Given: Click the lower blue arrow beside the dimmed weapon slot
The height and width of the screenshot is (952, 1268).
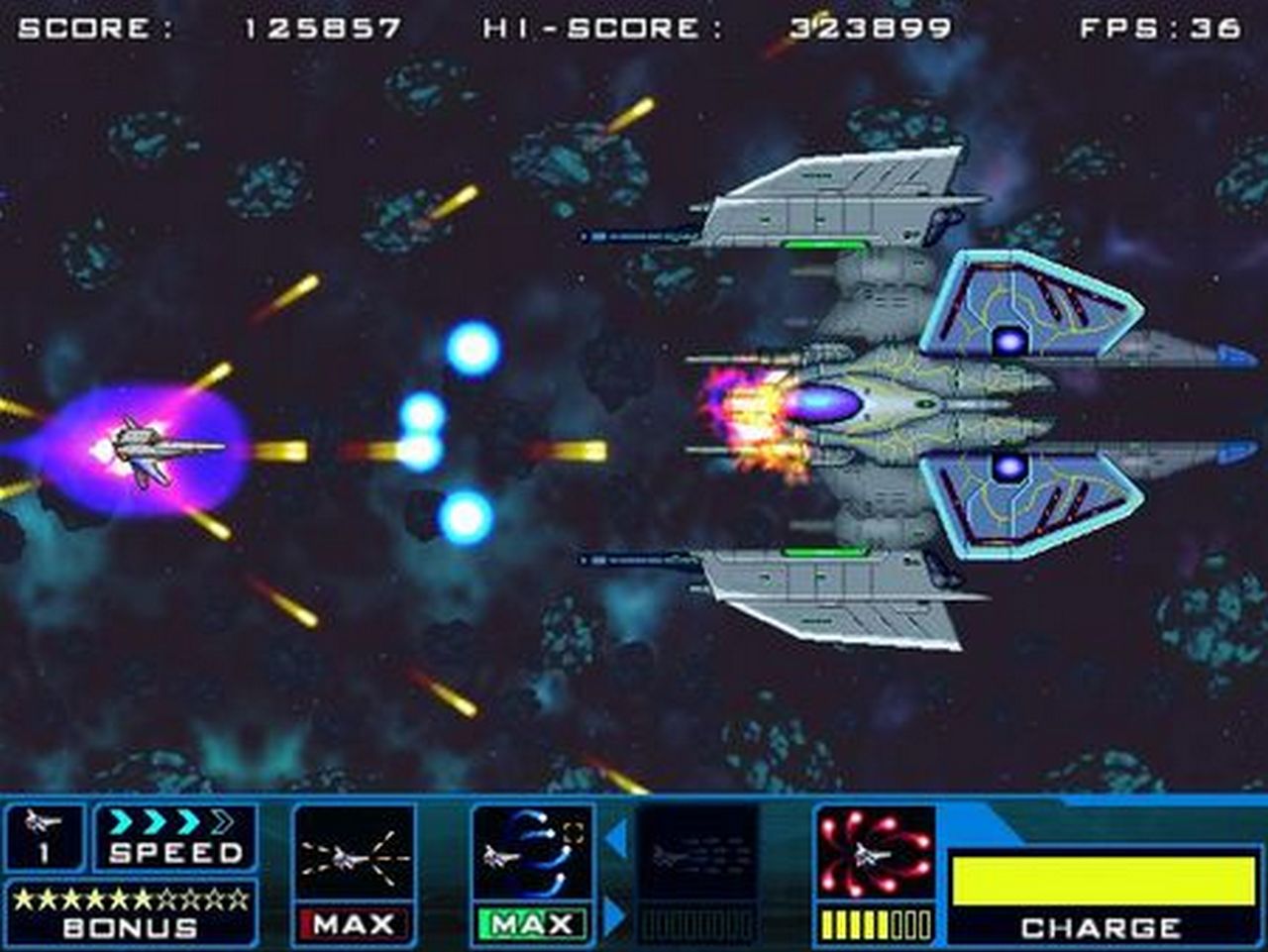Looking at the screenshot, I should [616, 916].
